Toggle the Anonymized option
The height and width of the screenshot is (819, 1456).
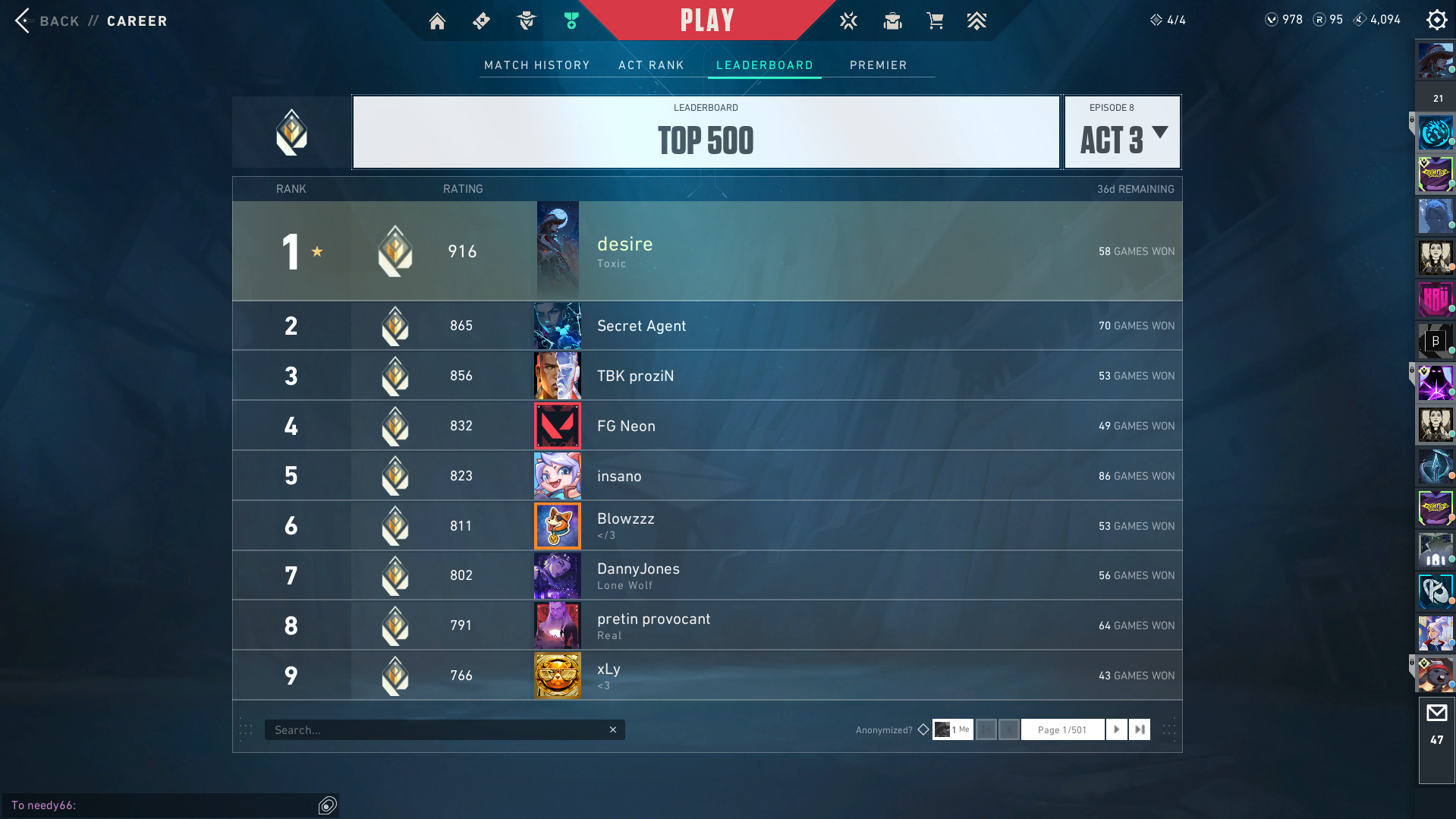923,729
